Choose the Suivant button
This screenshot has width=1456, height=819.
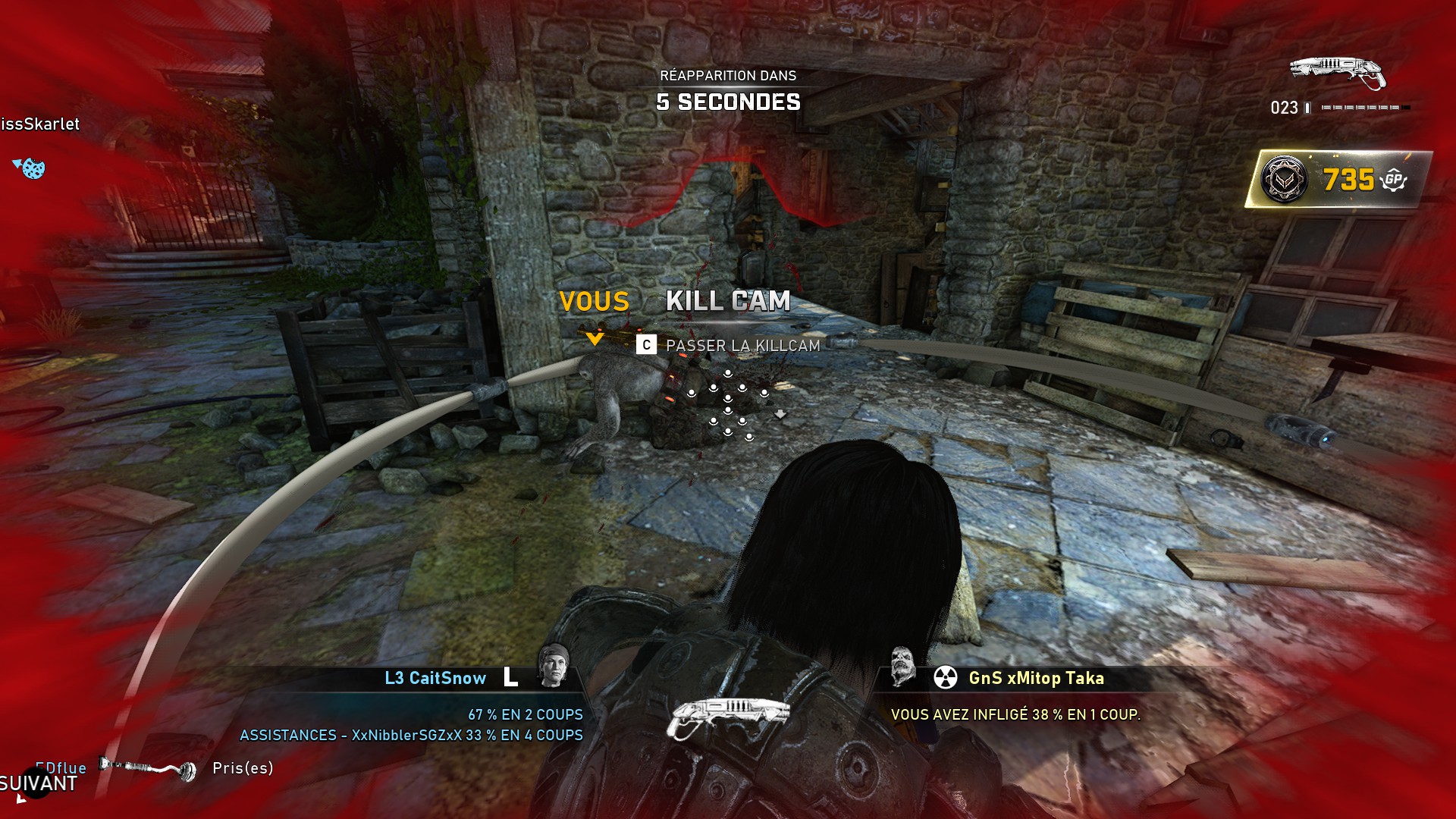click(x=38, y=784)
